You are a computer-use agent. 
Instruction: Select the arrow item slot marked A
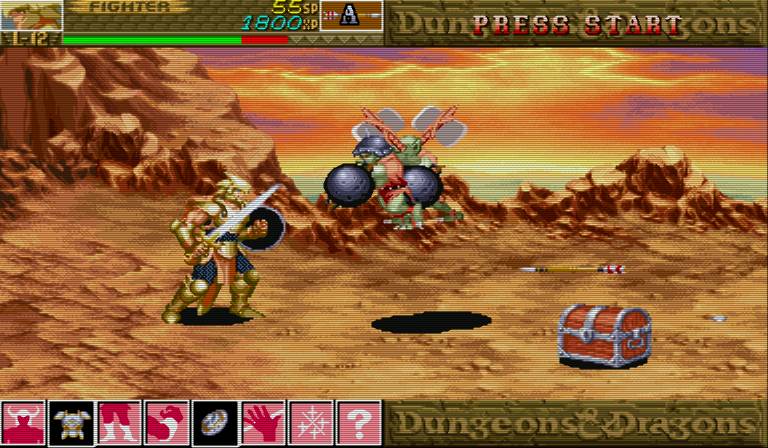pyautogui.click(x=350, y=16)
